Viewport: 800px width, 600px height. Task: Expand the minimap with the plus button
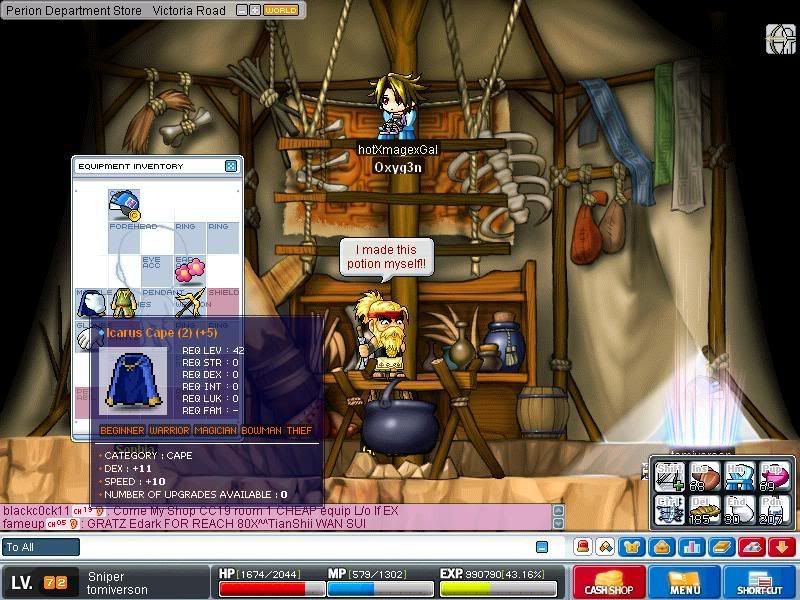point(255,10)
